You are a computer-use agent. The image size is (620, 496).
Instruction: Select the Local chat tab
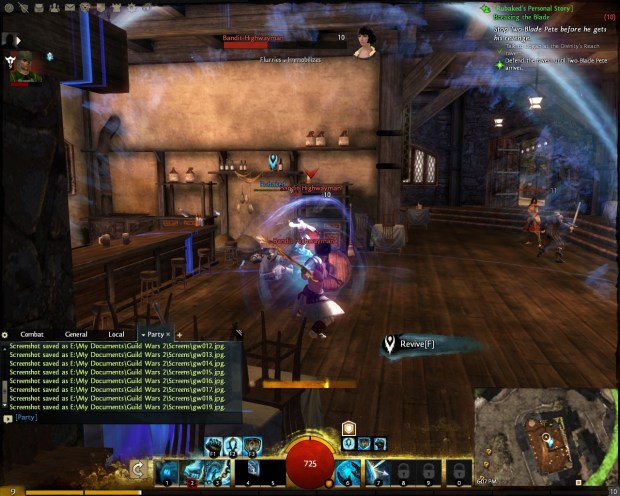pos(117,334)
